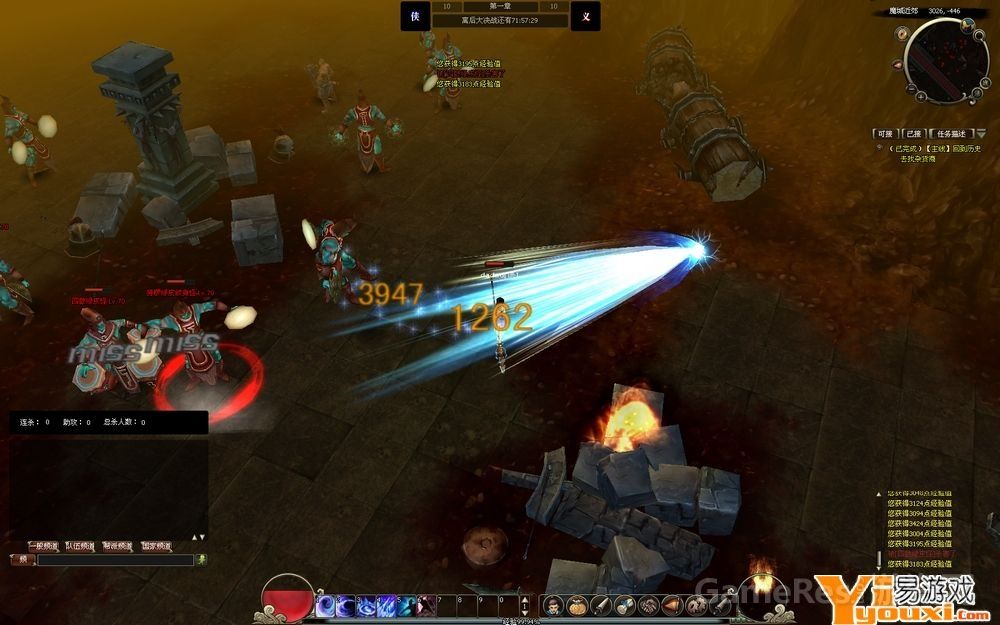Open the 帮派频道 chat channel
This screenshot has width=1000, height=625.
coord(117,546)
